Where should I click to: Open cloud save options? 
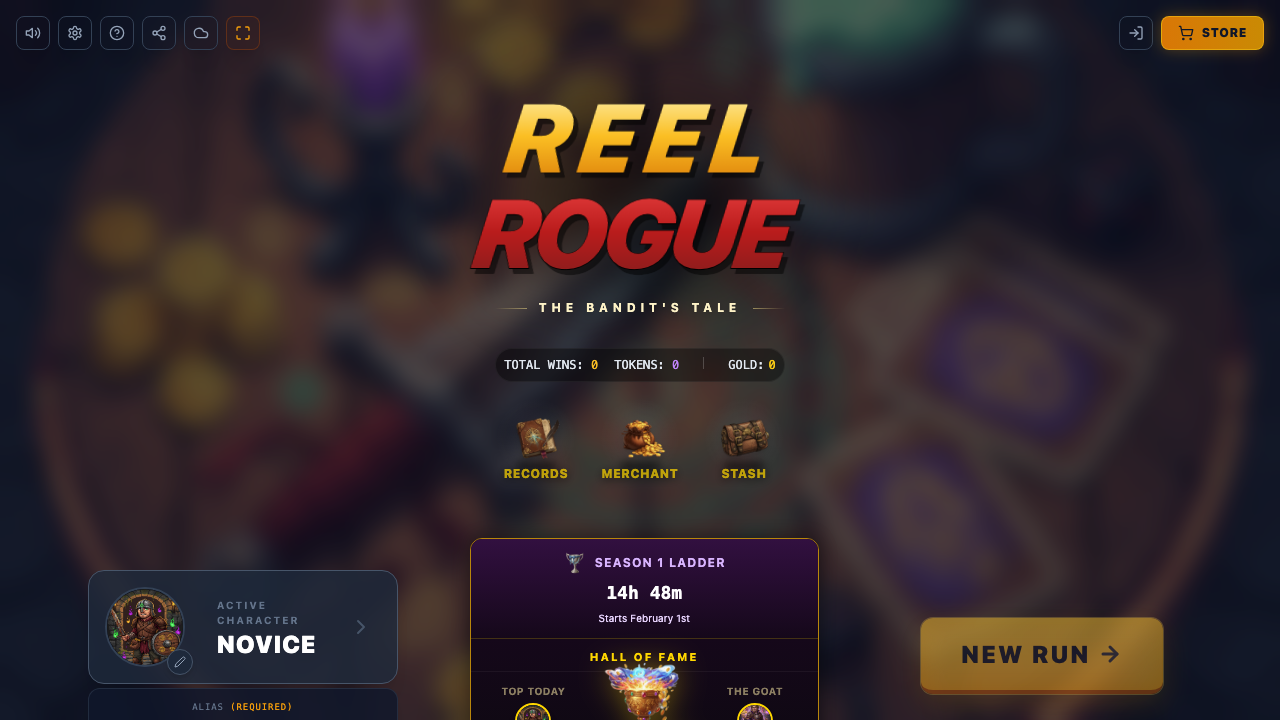pyautogui.click(x=200, y=32)
